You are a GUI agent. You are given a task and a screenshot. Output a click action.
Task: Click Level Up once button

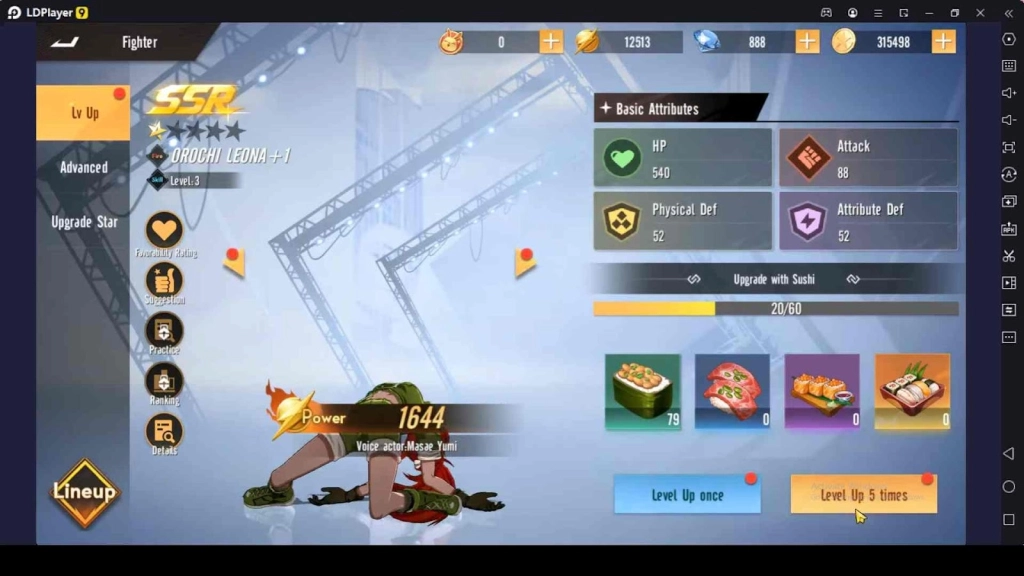[x=687, y=495]
